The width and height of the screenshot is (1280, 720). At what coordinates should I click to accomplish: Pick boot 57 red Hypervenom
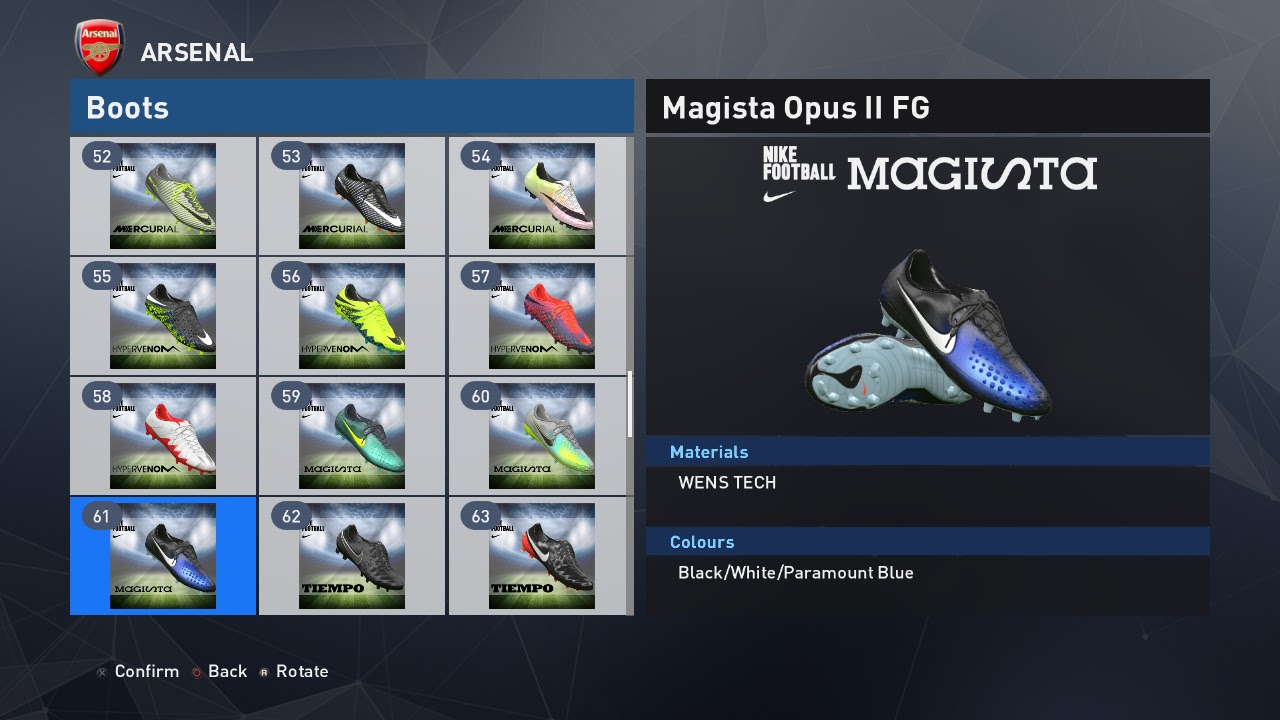542,316
